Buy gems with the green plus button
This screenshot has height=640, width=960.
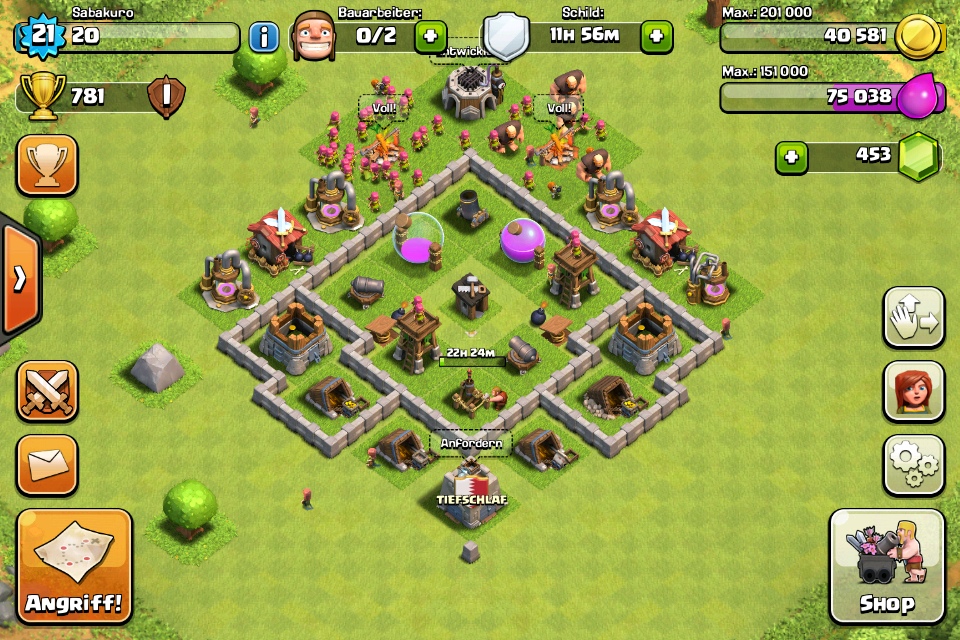pyautogui.click(x=792, y=157)
